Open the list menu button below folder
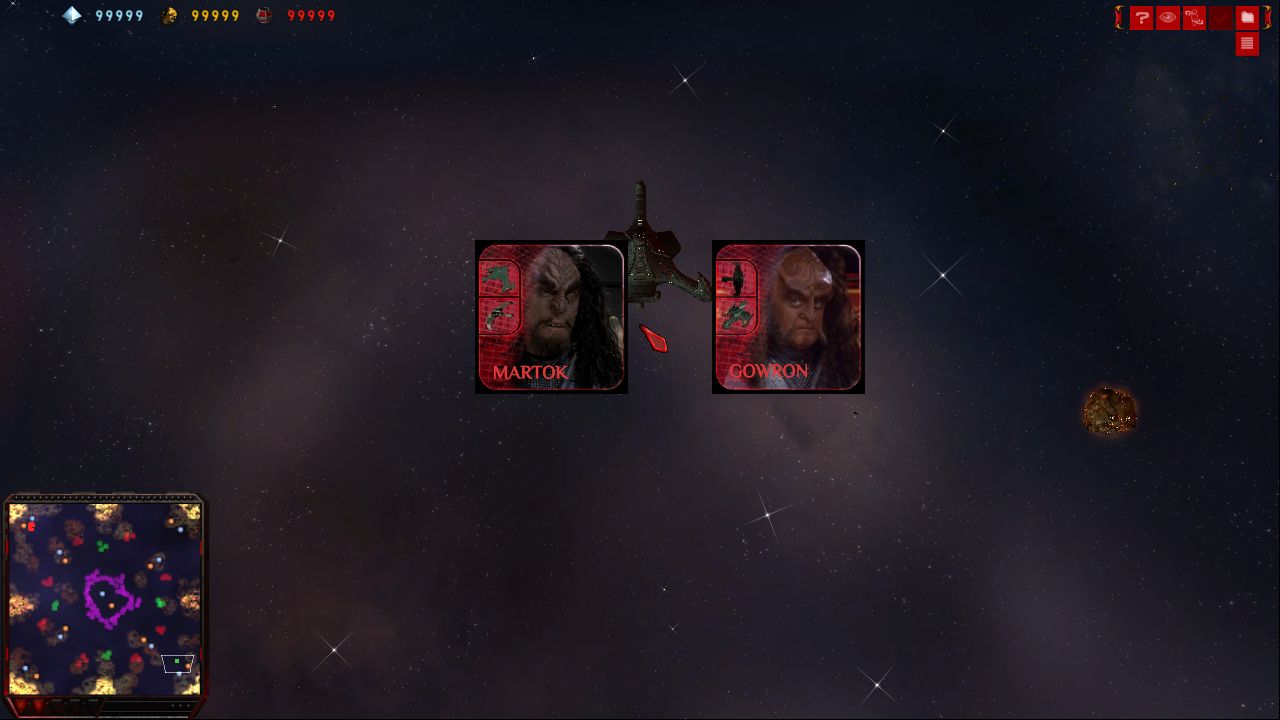 click(1247, 44)
